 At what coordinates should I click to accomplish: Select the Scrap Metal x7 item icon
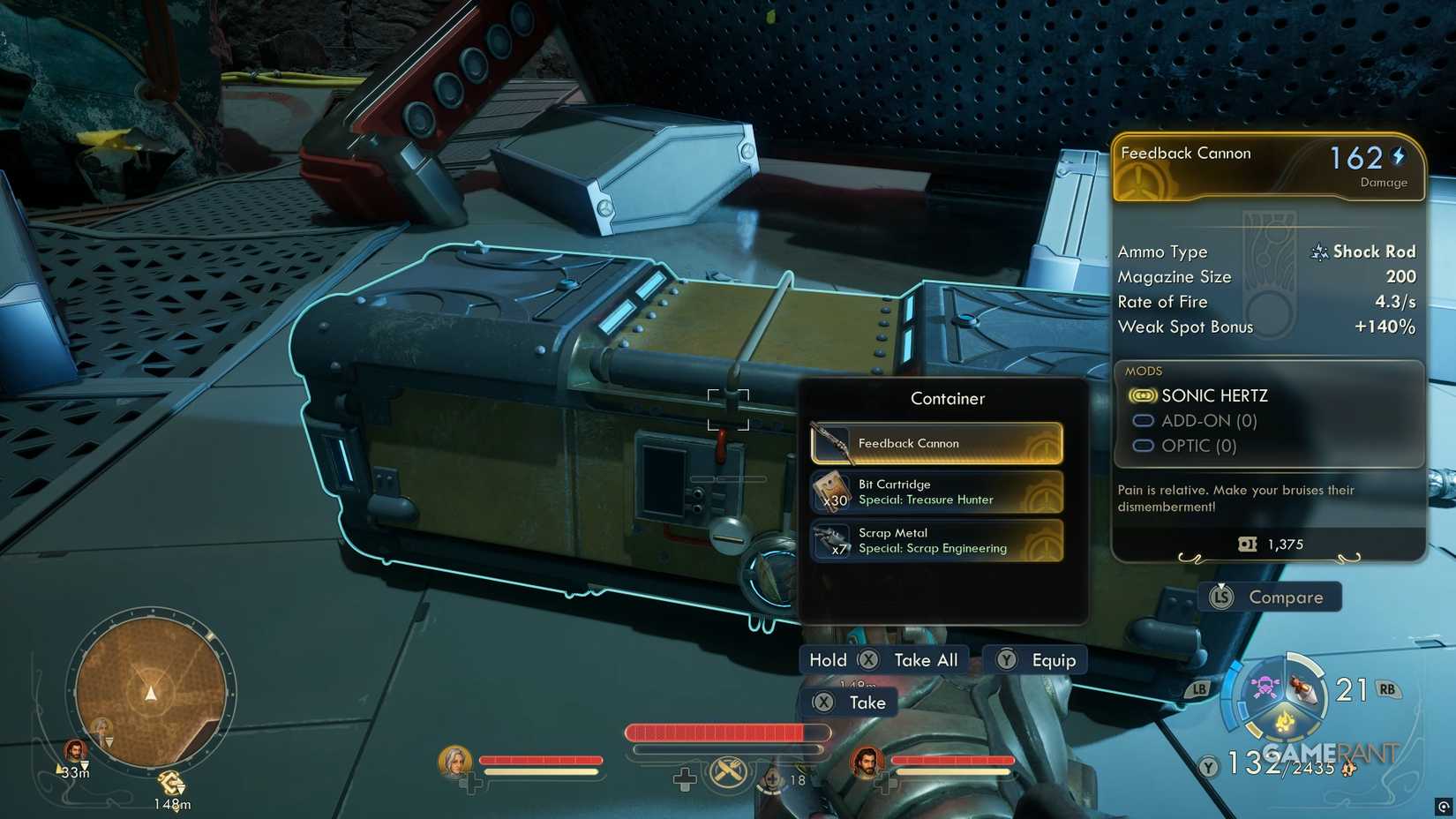(x=829, y=539)
